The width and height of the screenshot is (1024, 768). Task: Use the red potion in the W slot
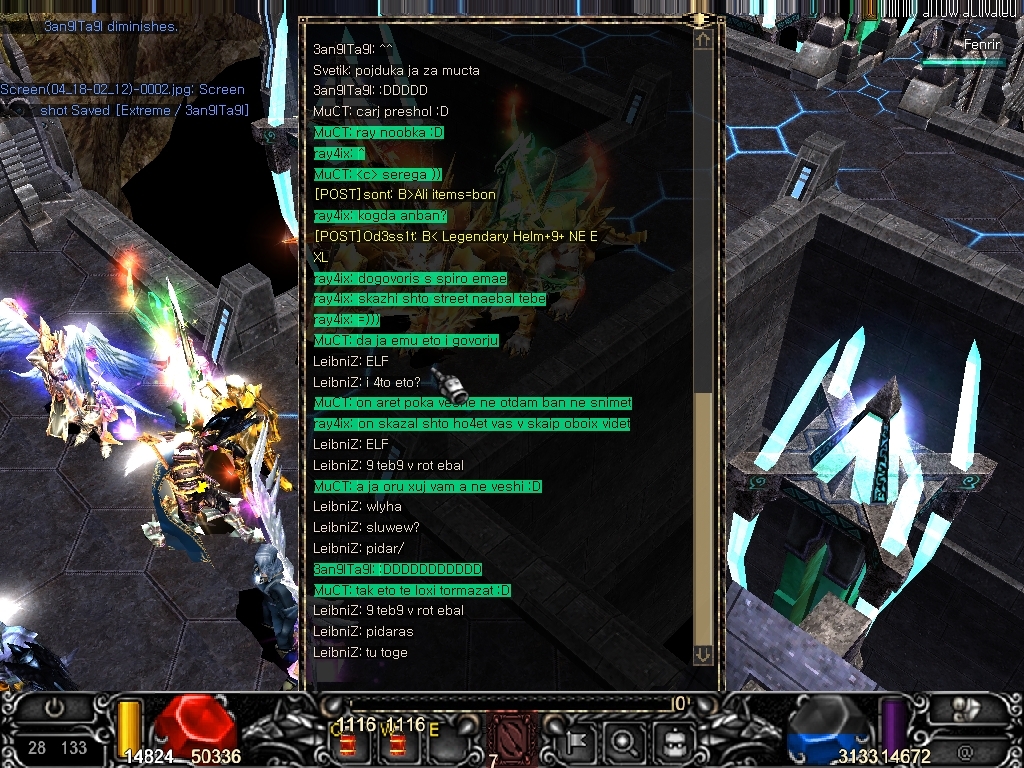398,744
